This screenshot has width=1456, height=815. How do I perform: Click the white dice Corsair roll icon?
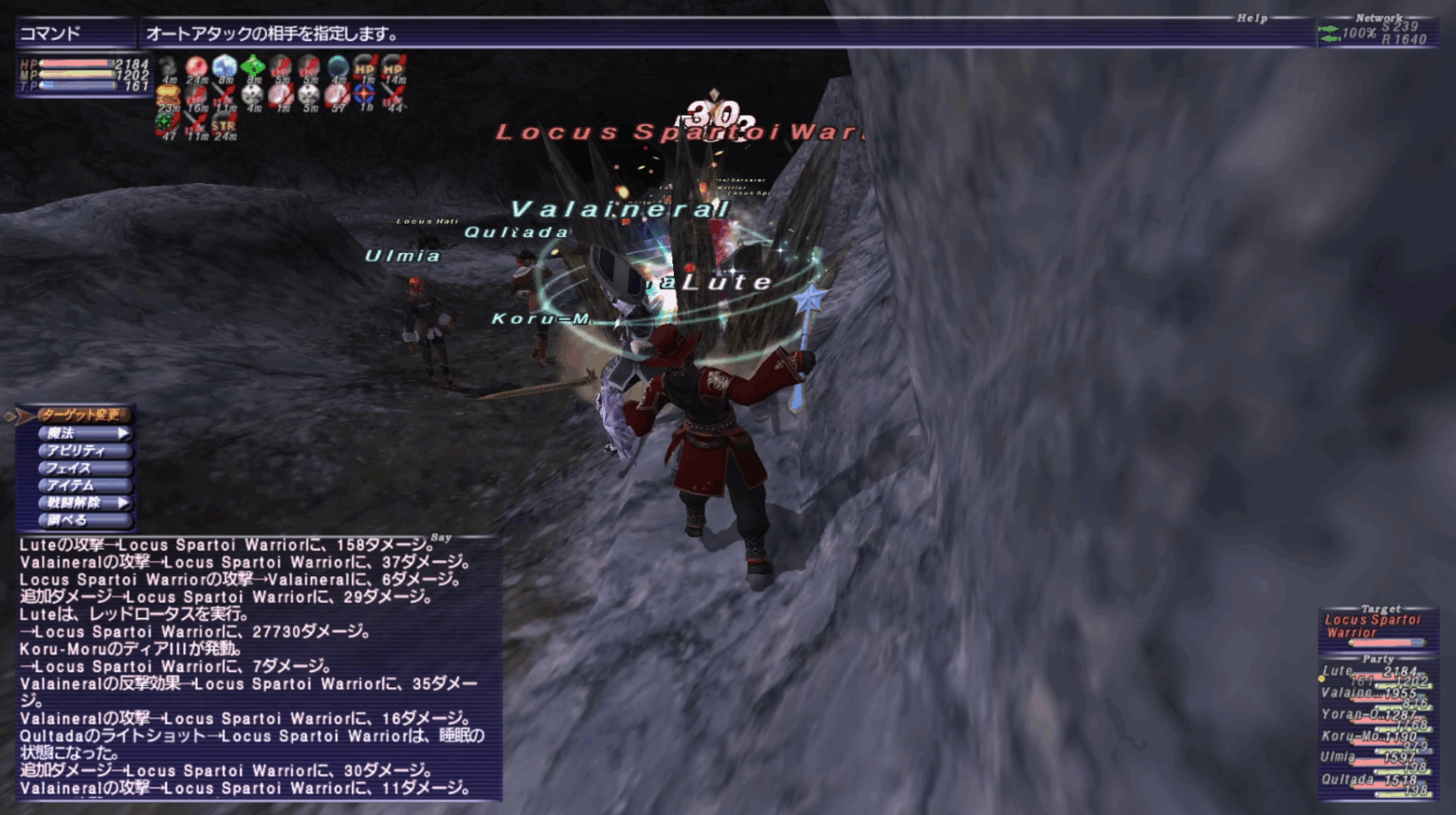point(250,95)
